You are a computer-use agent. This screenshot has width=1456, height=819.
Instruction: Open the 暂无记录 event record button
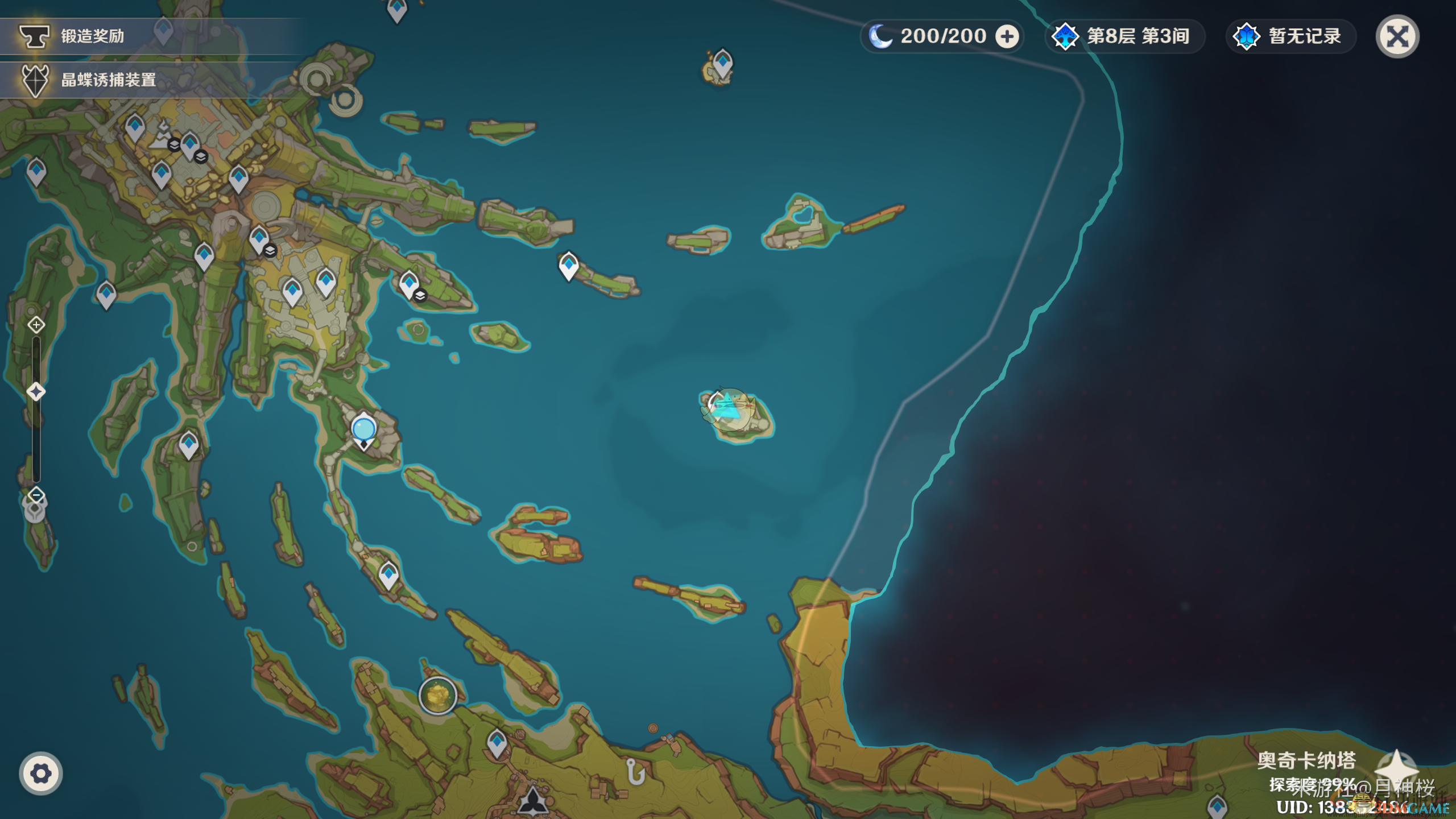pyautogui.click(x=1291, y=37)
